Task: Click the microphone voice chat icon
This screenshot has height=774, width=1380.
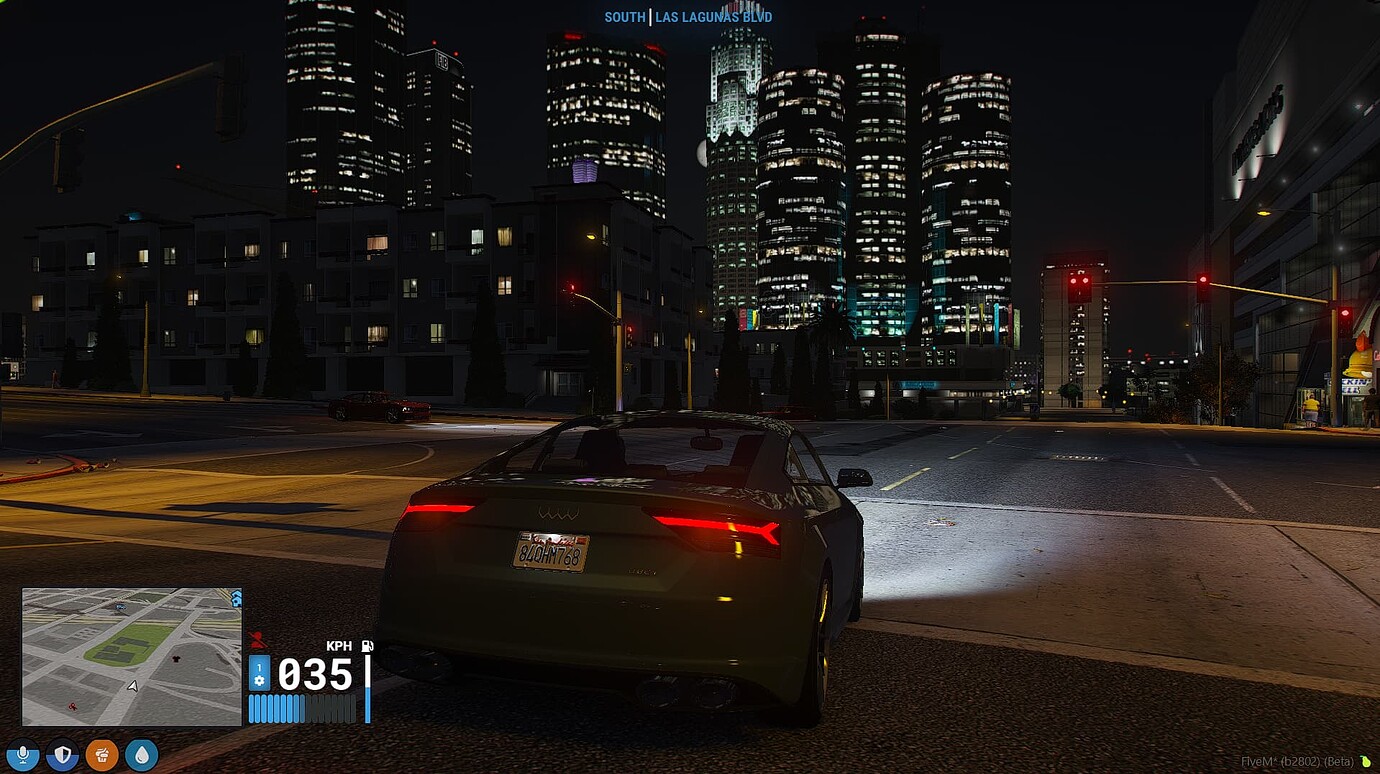Action: point(23,754)
